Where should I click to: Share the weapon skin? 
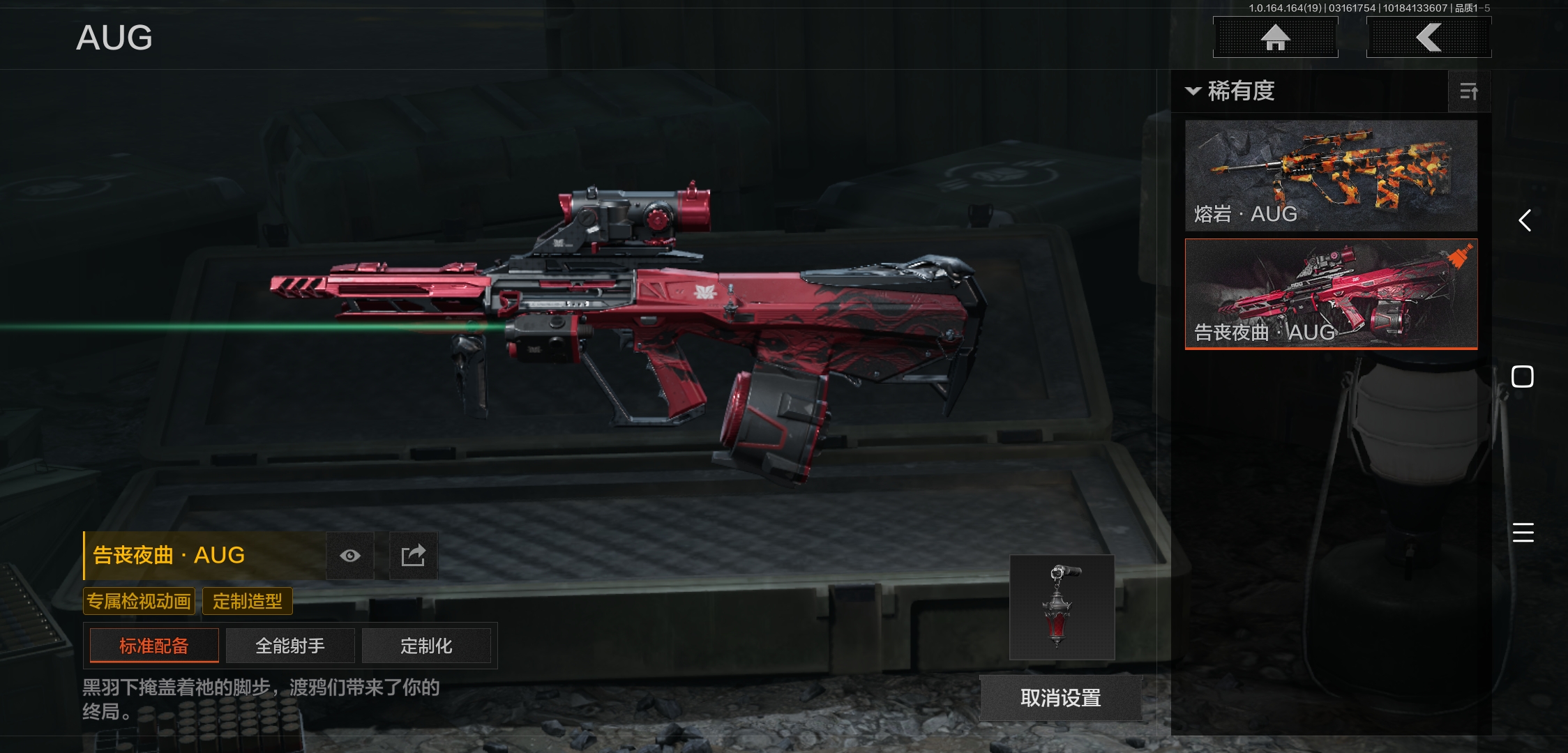coord(413,556)
